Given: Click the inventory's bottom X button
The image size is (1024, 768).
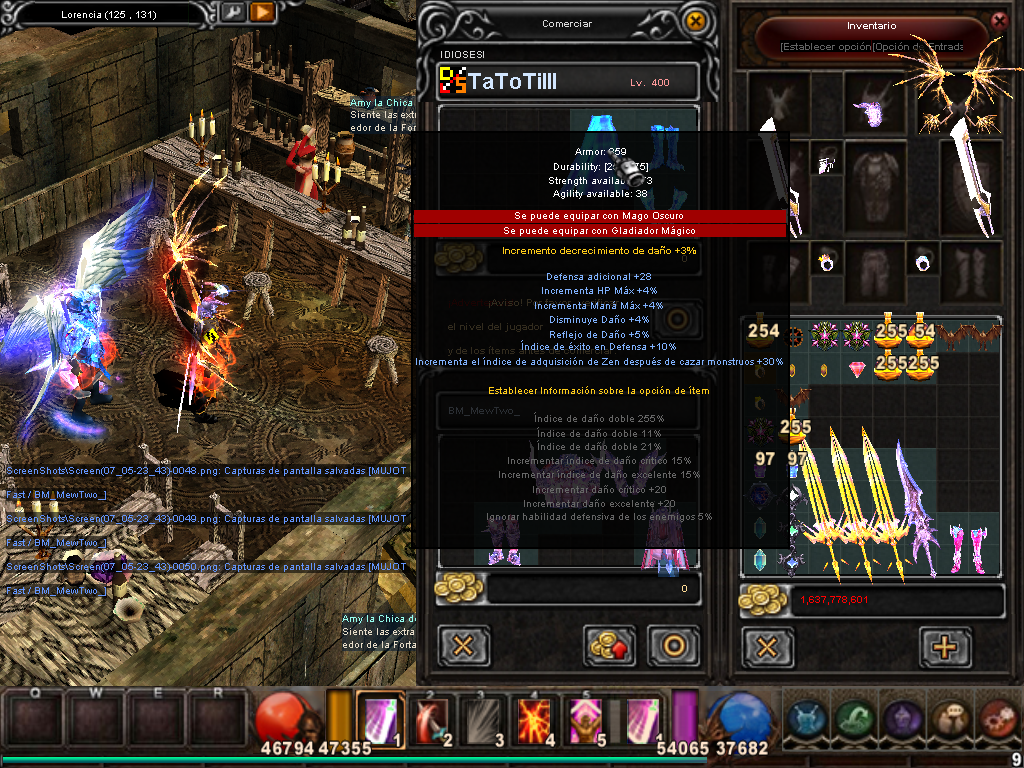Looking at the screenshot, I should [x=767, y=646].
